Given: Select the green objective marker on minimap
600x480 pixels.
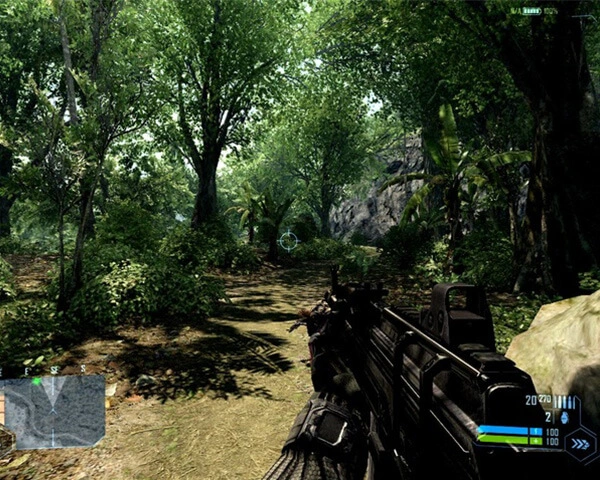Looking at the screenshot, I should [x=37, y=381].
